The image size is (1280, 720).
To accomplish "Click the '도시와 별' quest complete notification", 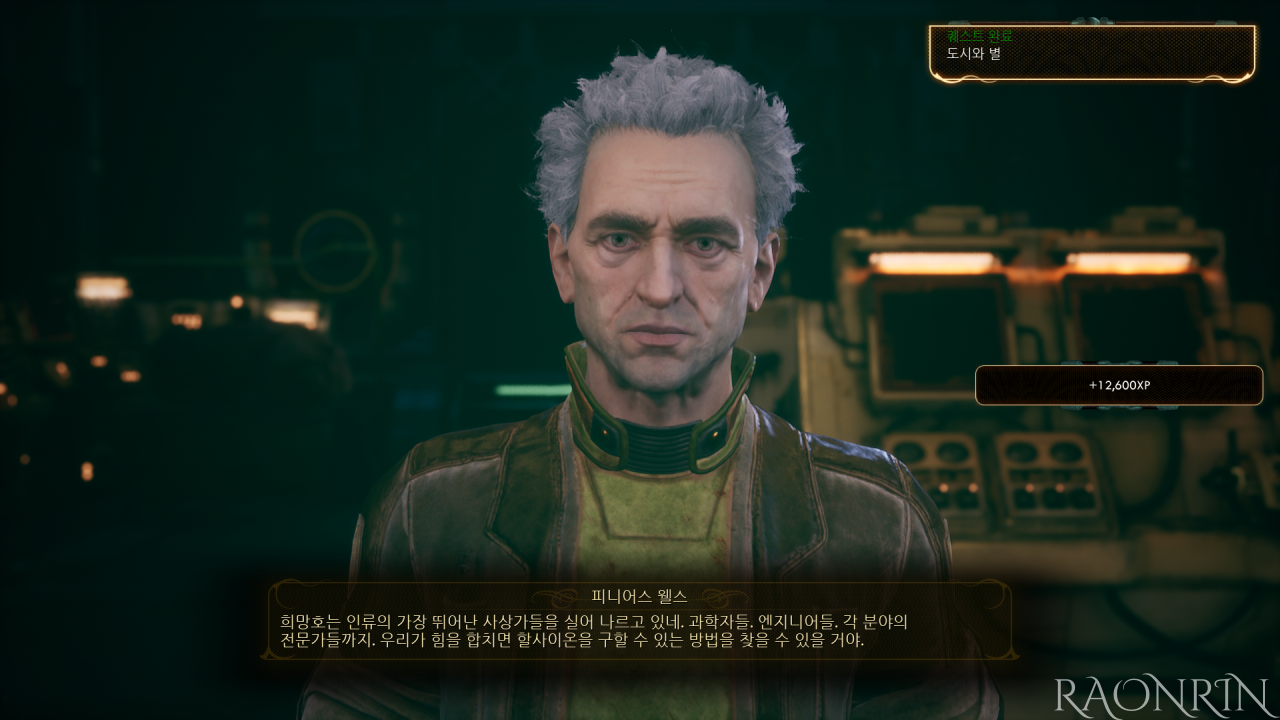I will (1092, 52).
